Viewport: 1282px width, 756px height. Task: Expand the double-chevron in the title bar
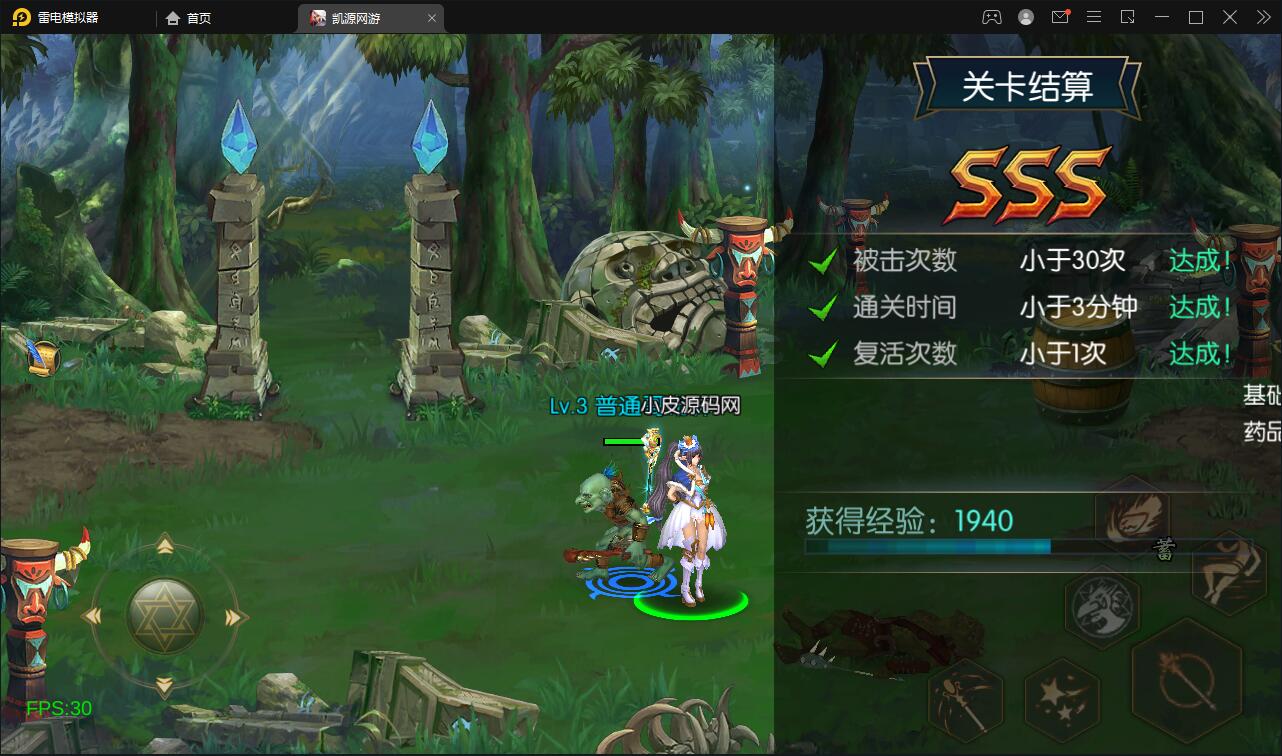(1264, 17)
